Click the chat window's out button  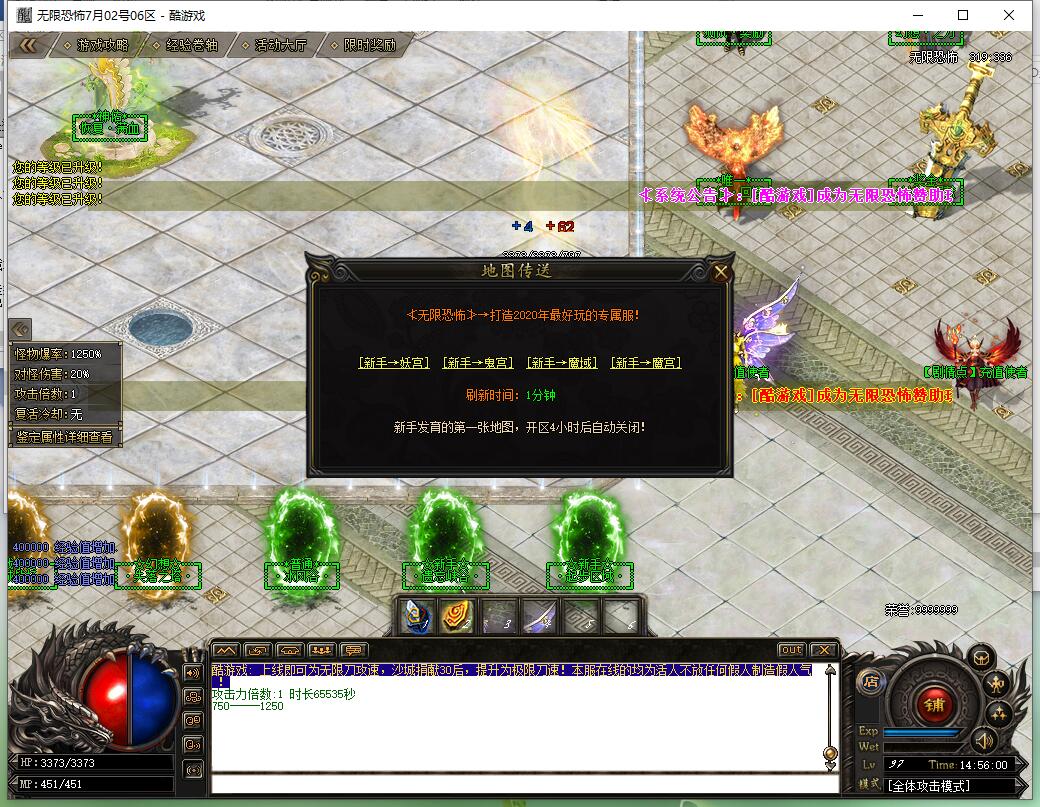point(791,650)
